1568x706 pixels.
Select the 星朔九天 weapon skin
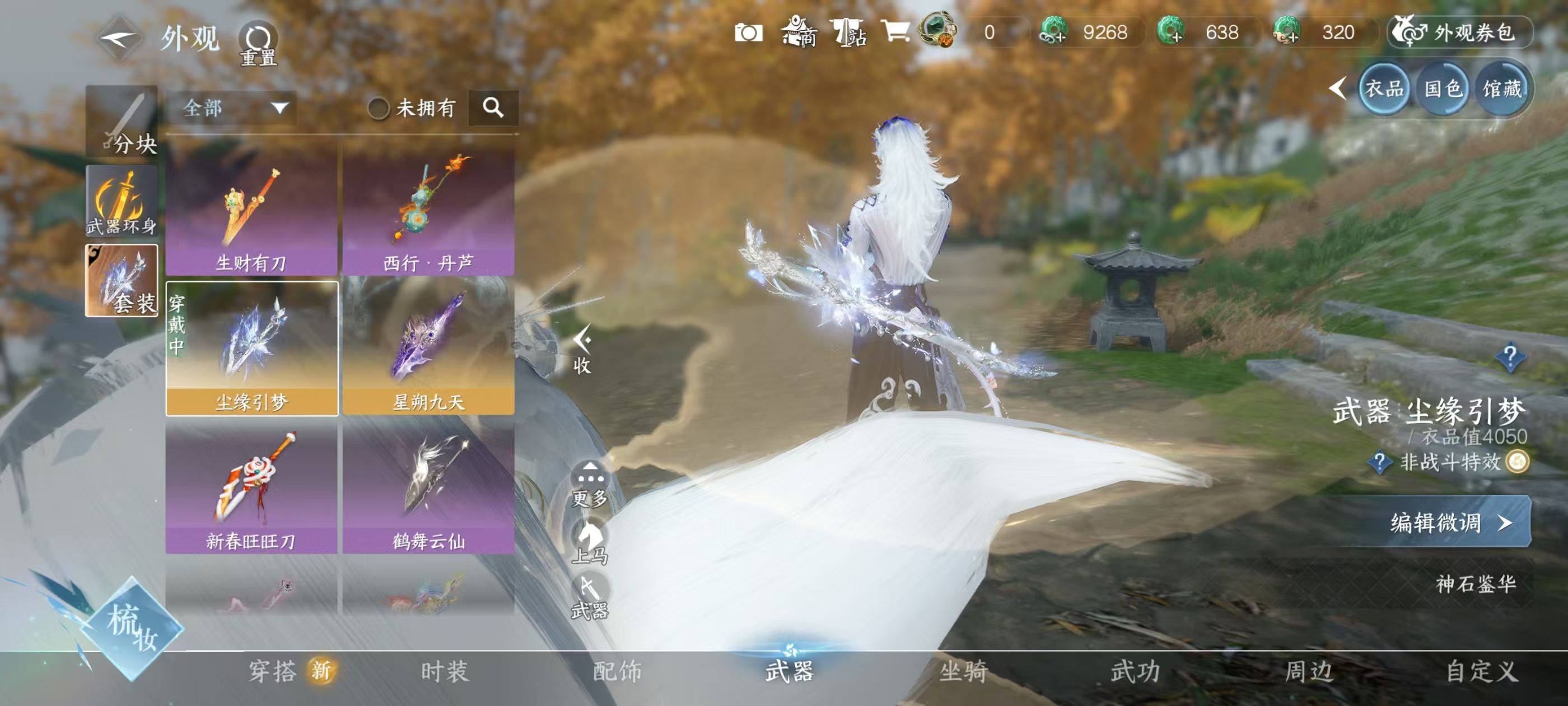(428, 349)
